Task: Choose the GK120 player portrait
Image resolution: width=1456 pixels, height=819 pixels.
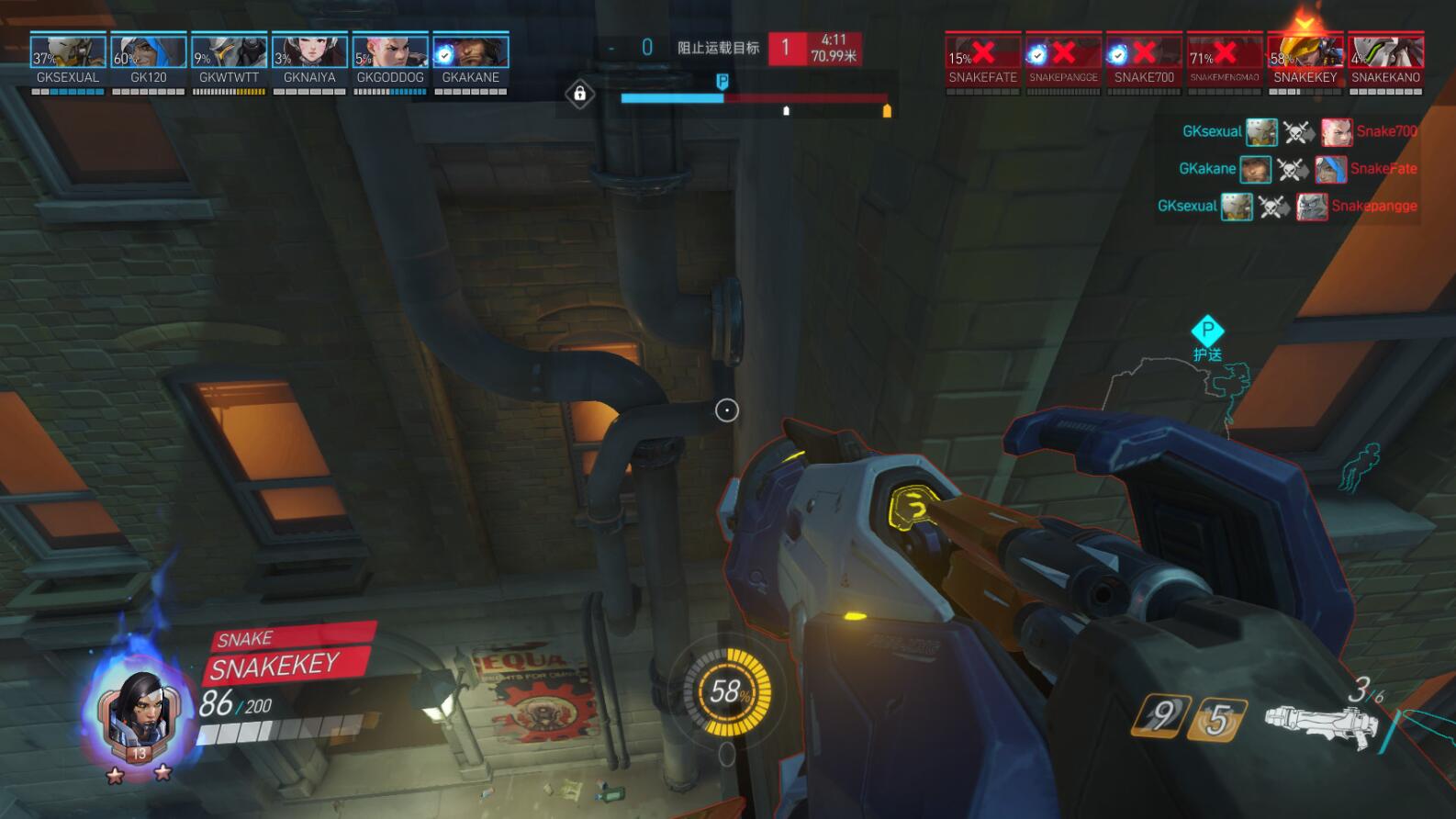Action: pos(149,52)
